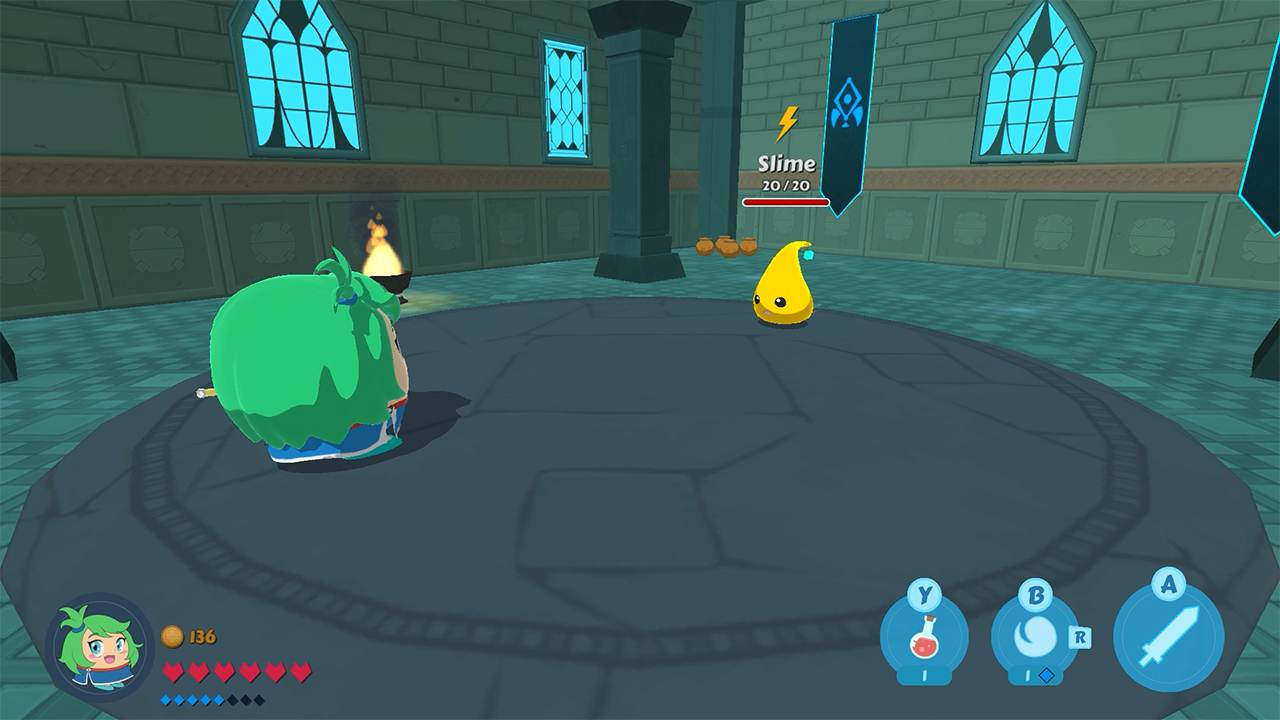Click the first red heart in the health row

click(173, 669)
